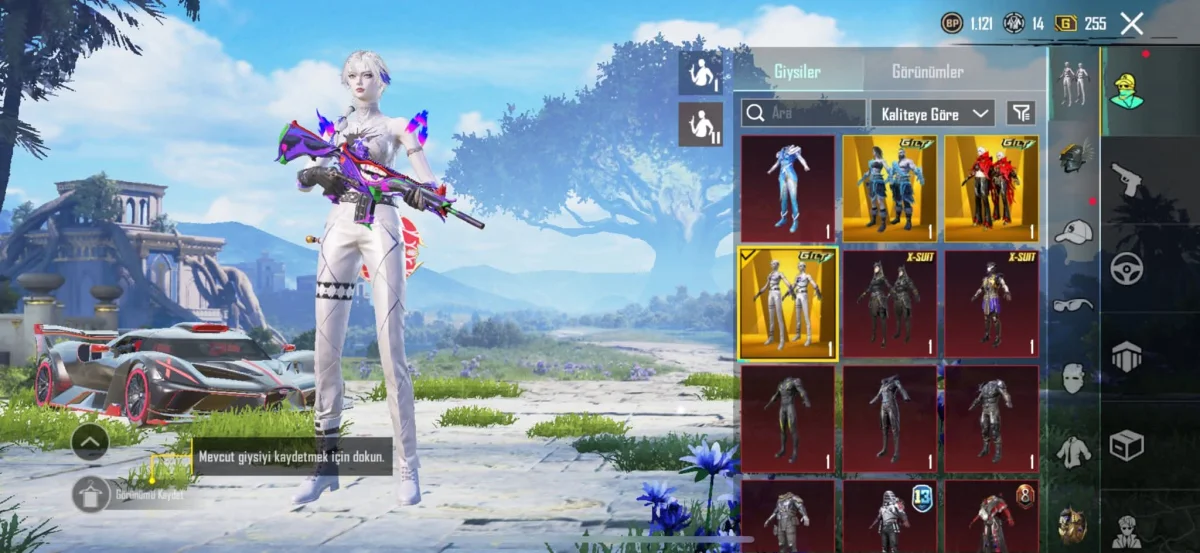Select the red and white duo outfit

click(992, 188)
